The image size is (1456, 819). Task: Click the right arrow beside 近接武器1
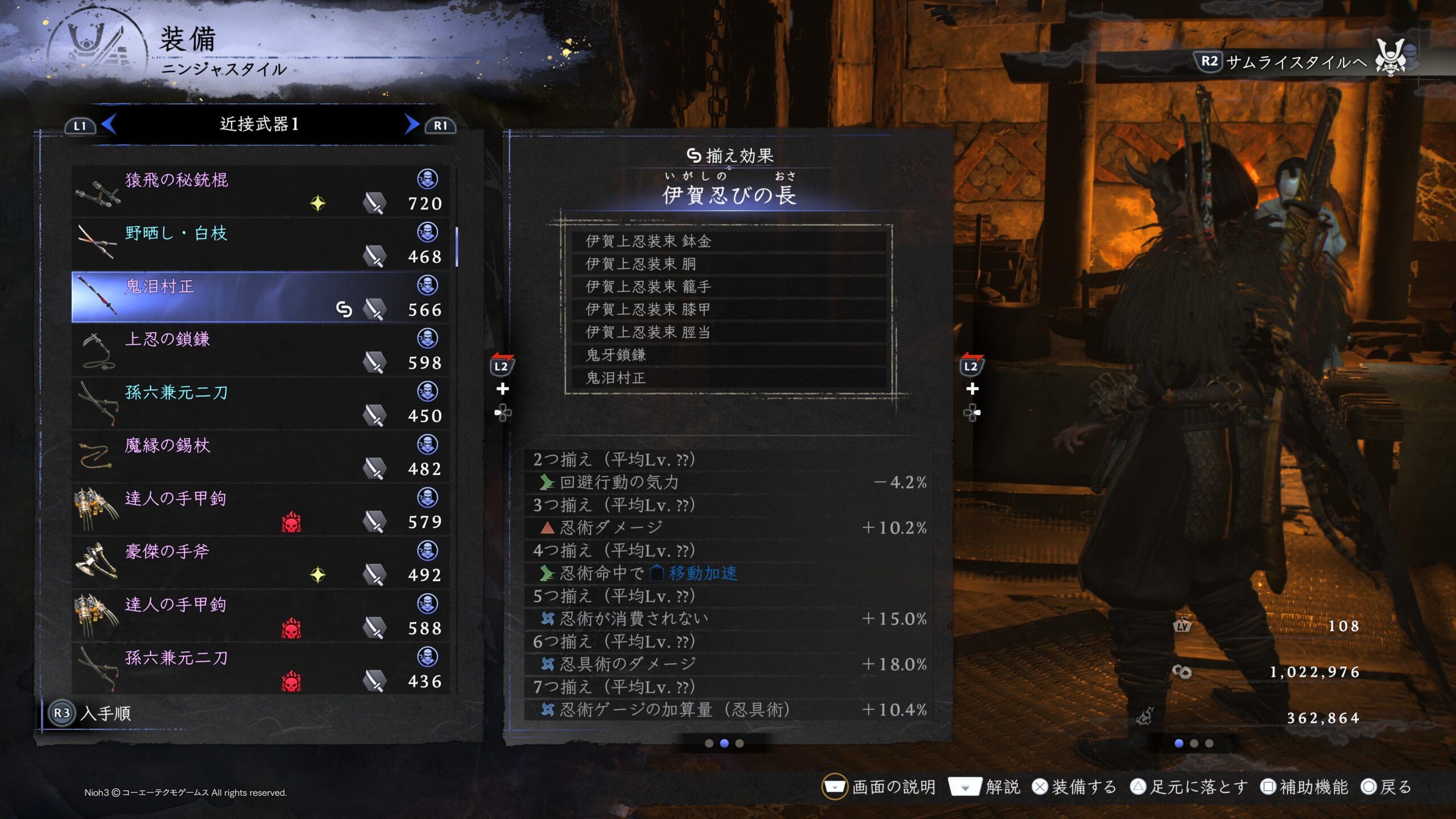(x=411, y=124)
